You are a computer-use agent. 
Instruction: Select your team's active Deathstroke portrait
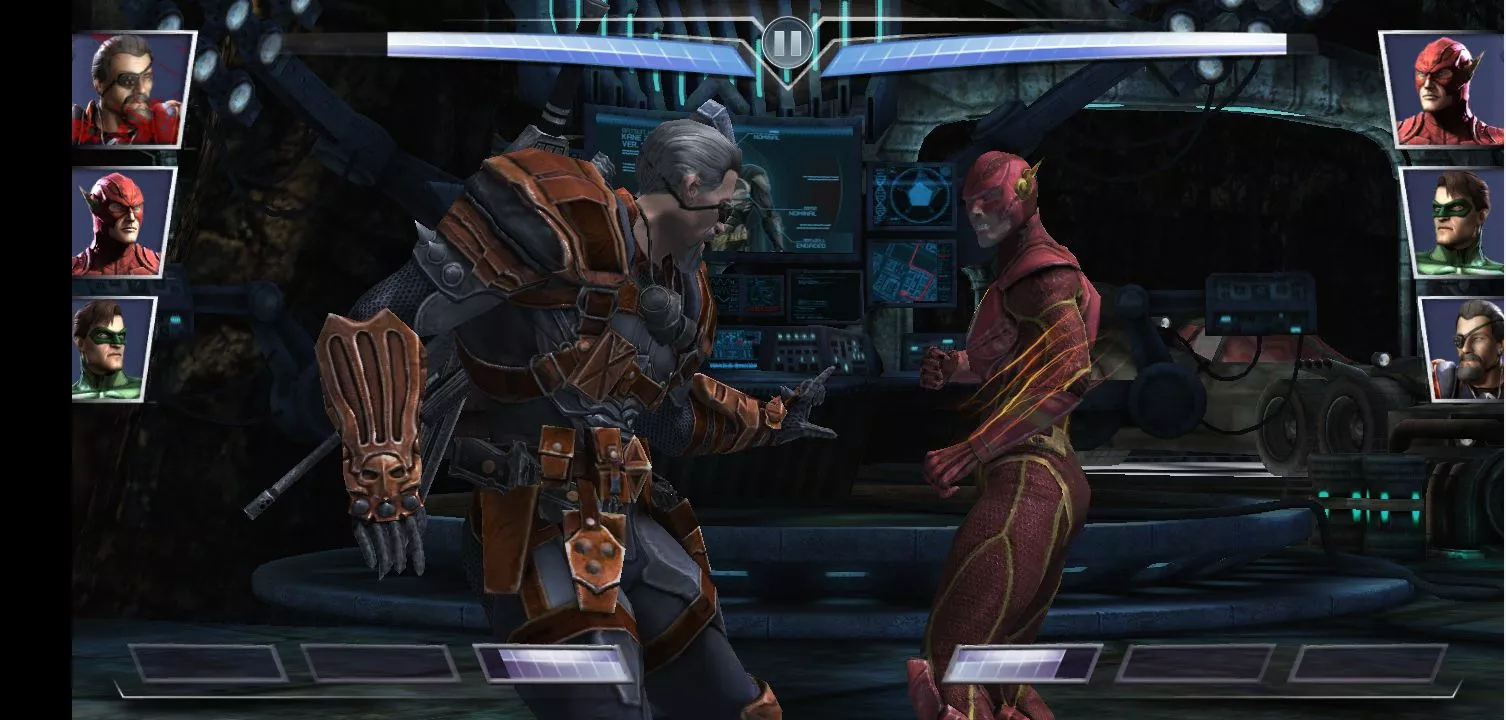point(133,90)
